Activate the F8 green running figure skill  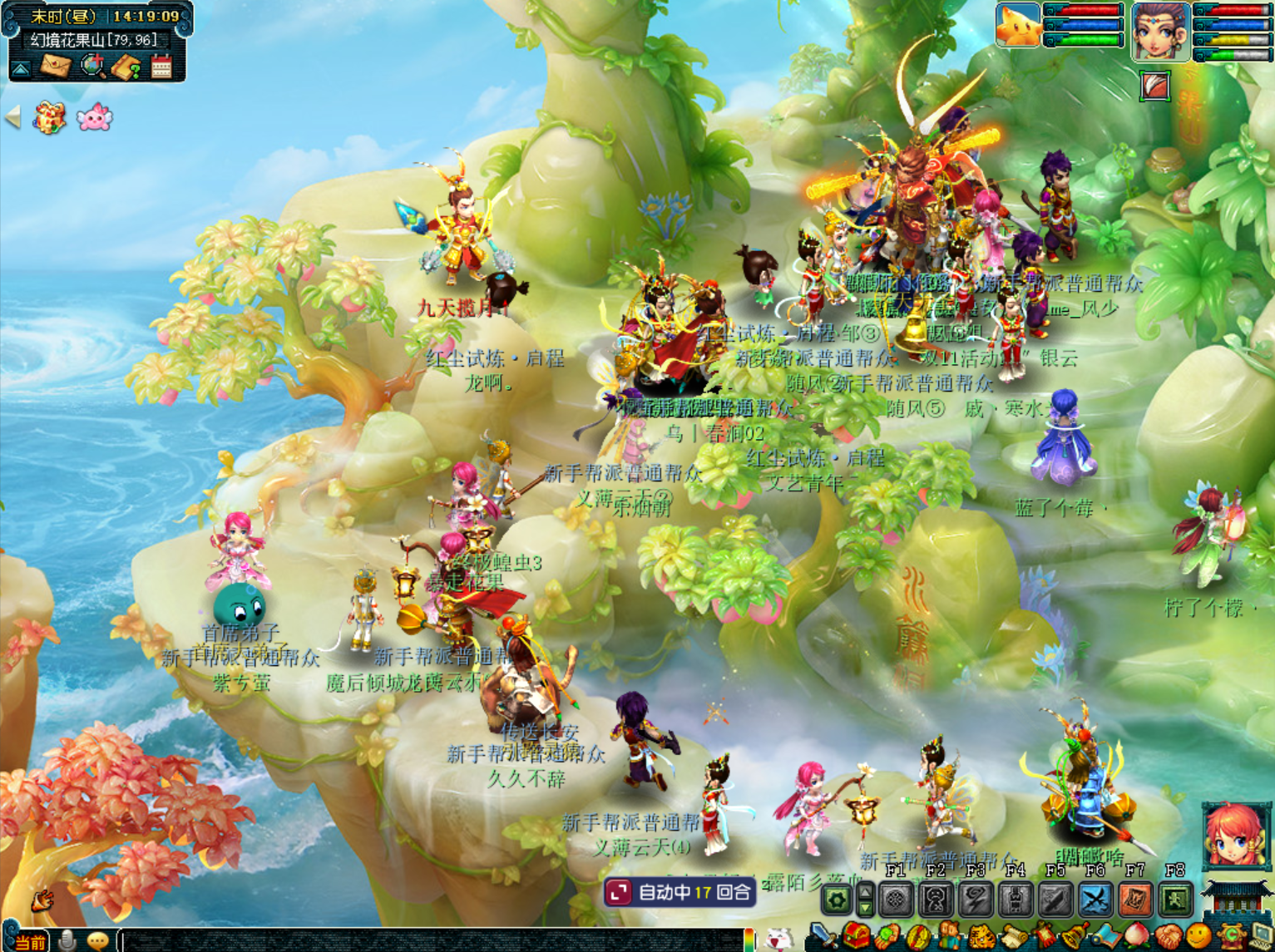(x=1175, y=900)
